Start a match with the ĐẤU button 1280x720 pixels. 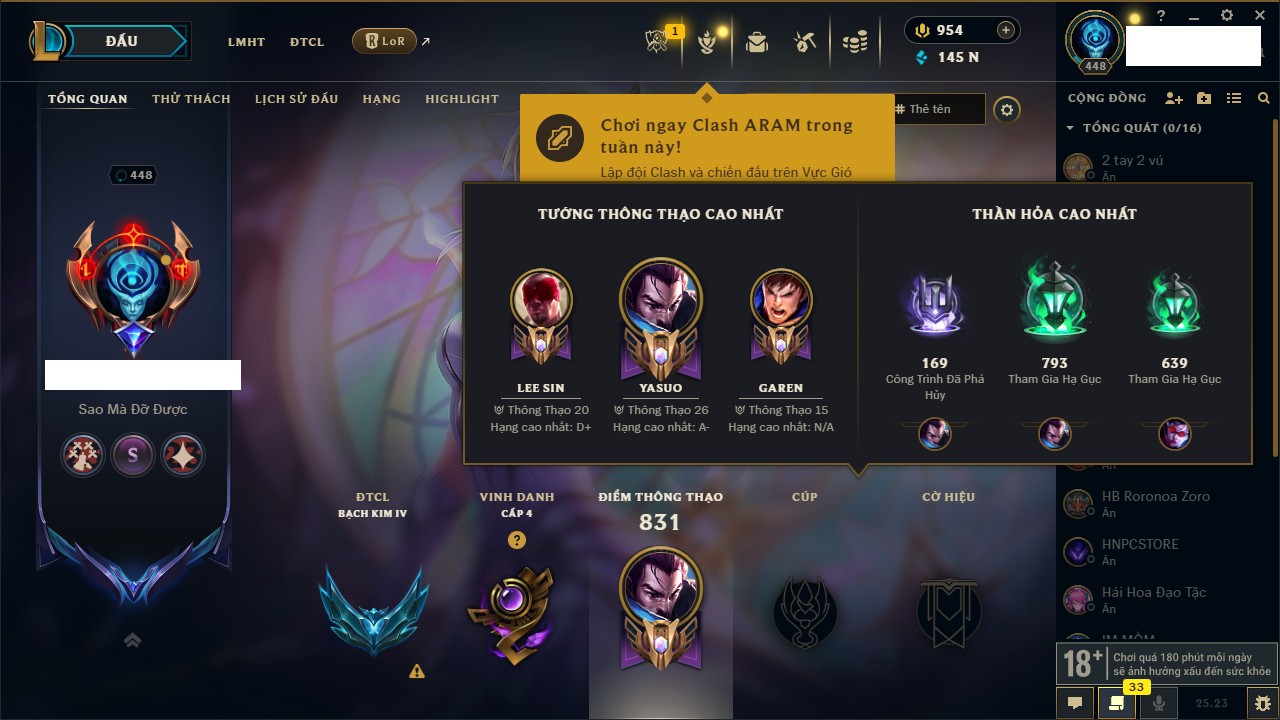point(122,41)
